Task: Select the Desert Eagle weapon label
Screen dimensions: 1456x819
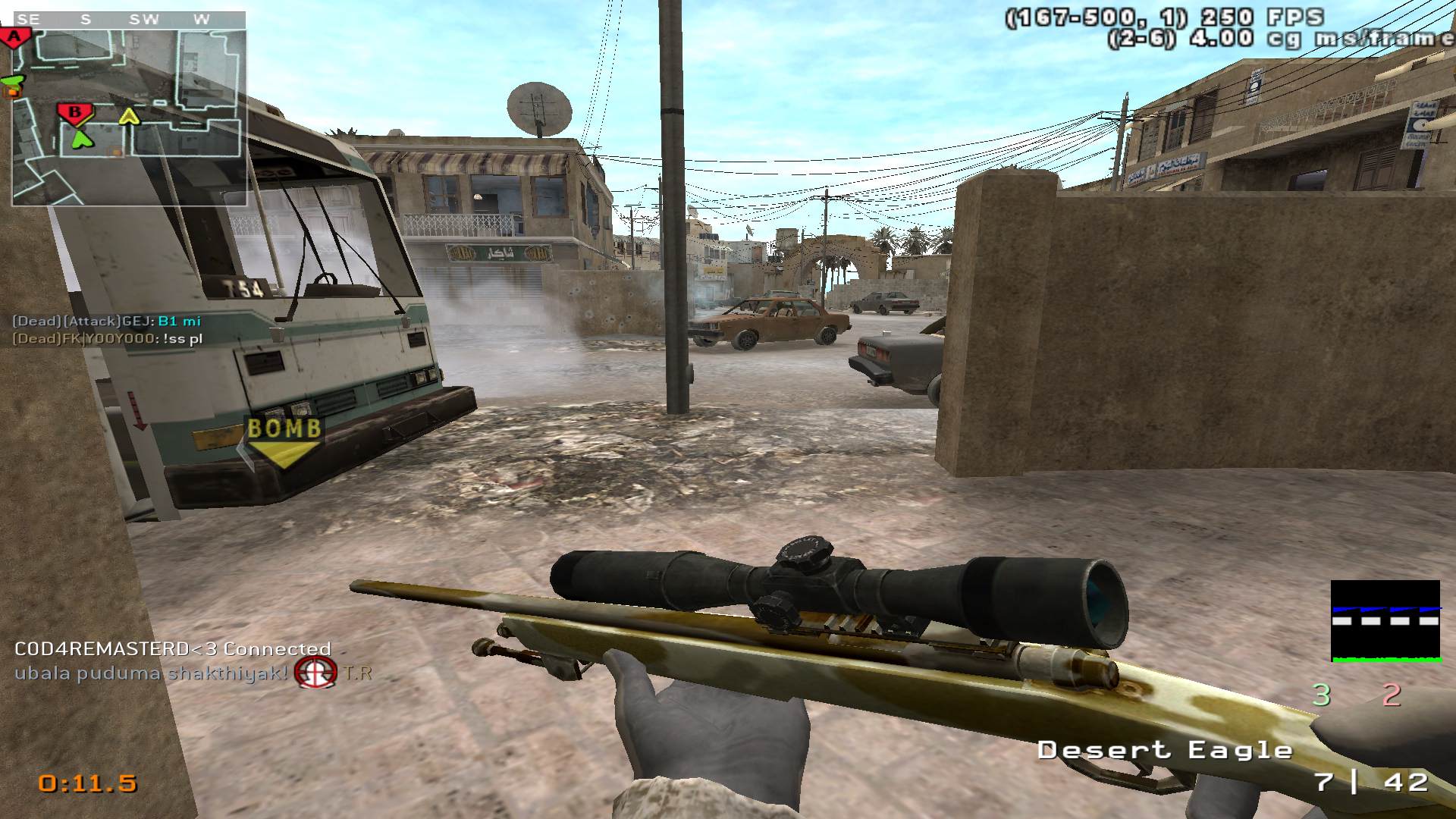Action: click(1164, 751)
